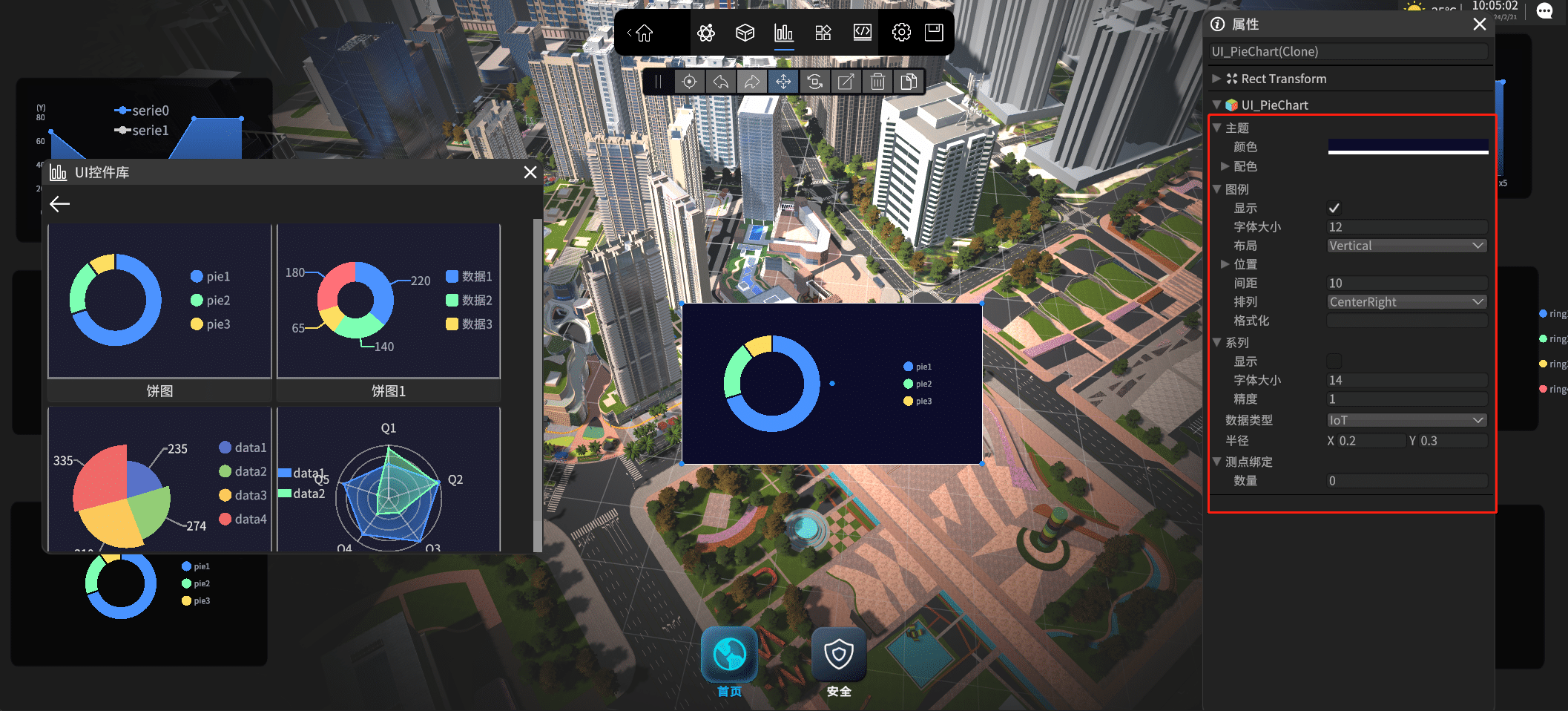The height and width of the screenshot is (711, 1568).
Task: Open the 布局 Vertical dropdown
Action: click(1406, 246)
